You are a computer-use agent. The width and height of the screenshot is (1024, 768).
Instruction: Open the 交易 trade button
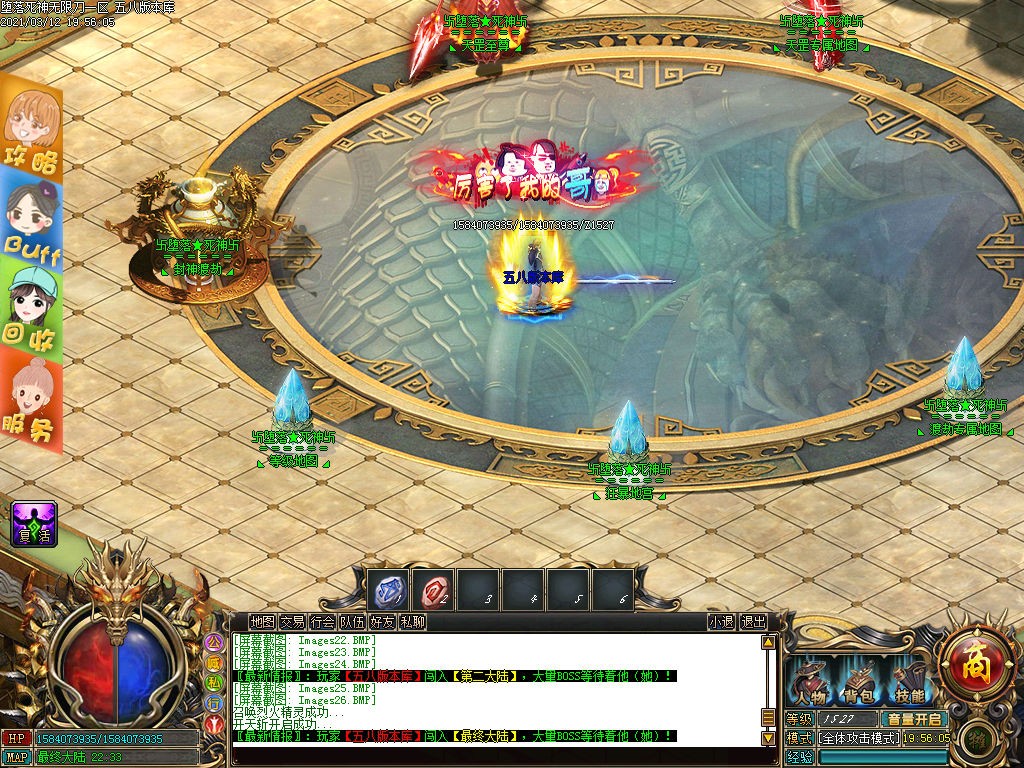(x=292, y=622)
